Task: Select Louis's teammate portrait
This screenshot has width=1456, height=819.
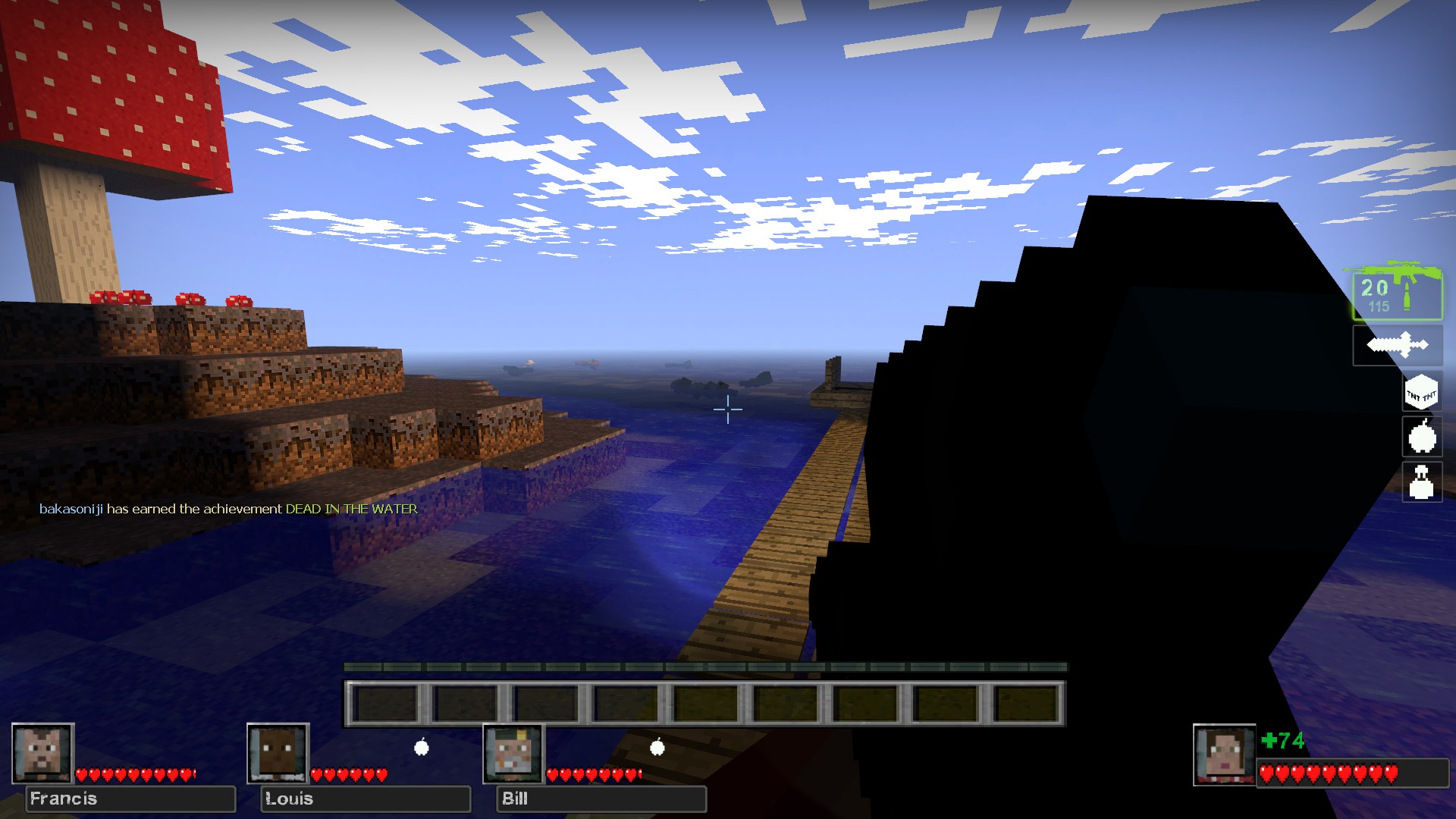Action: 278,753
